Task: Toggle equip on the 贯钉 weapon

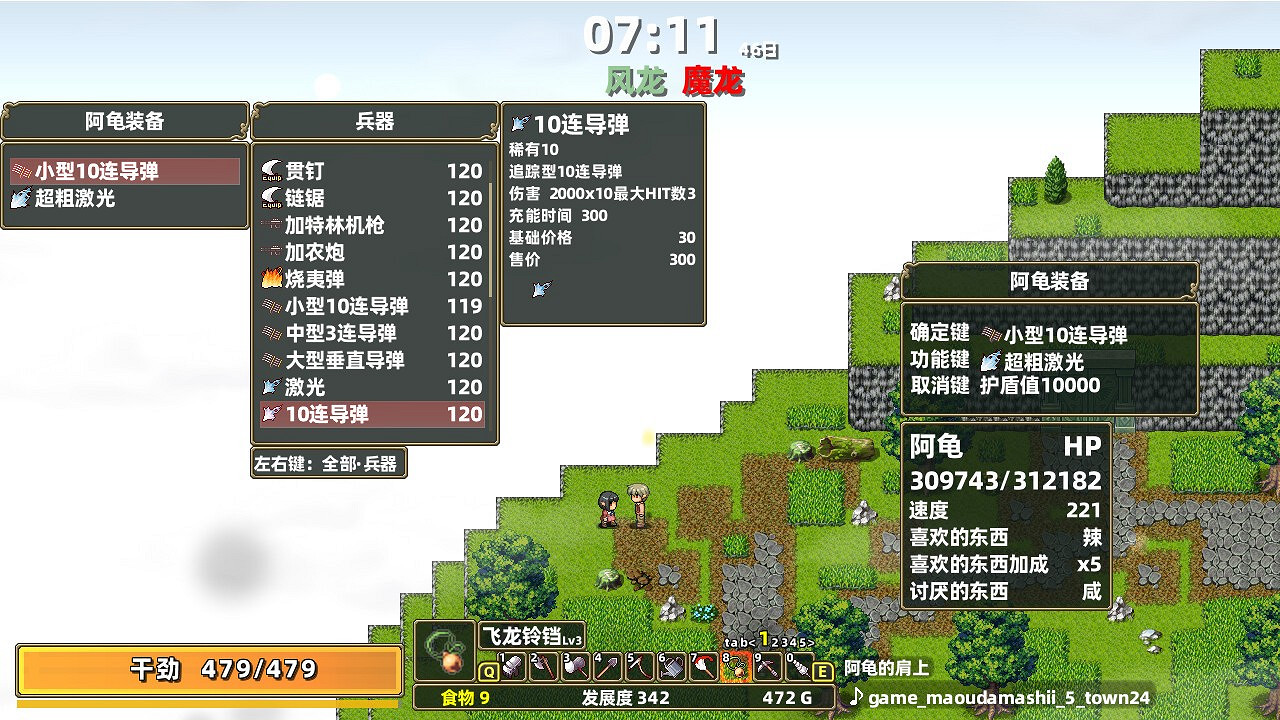Action: pyautogui.click(x=272, y=171)
